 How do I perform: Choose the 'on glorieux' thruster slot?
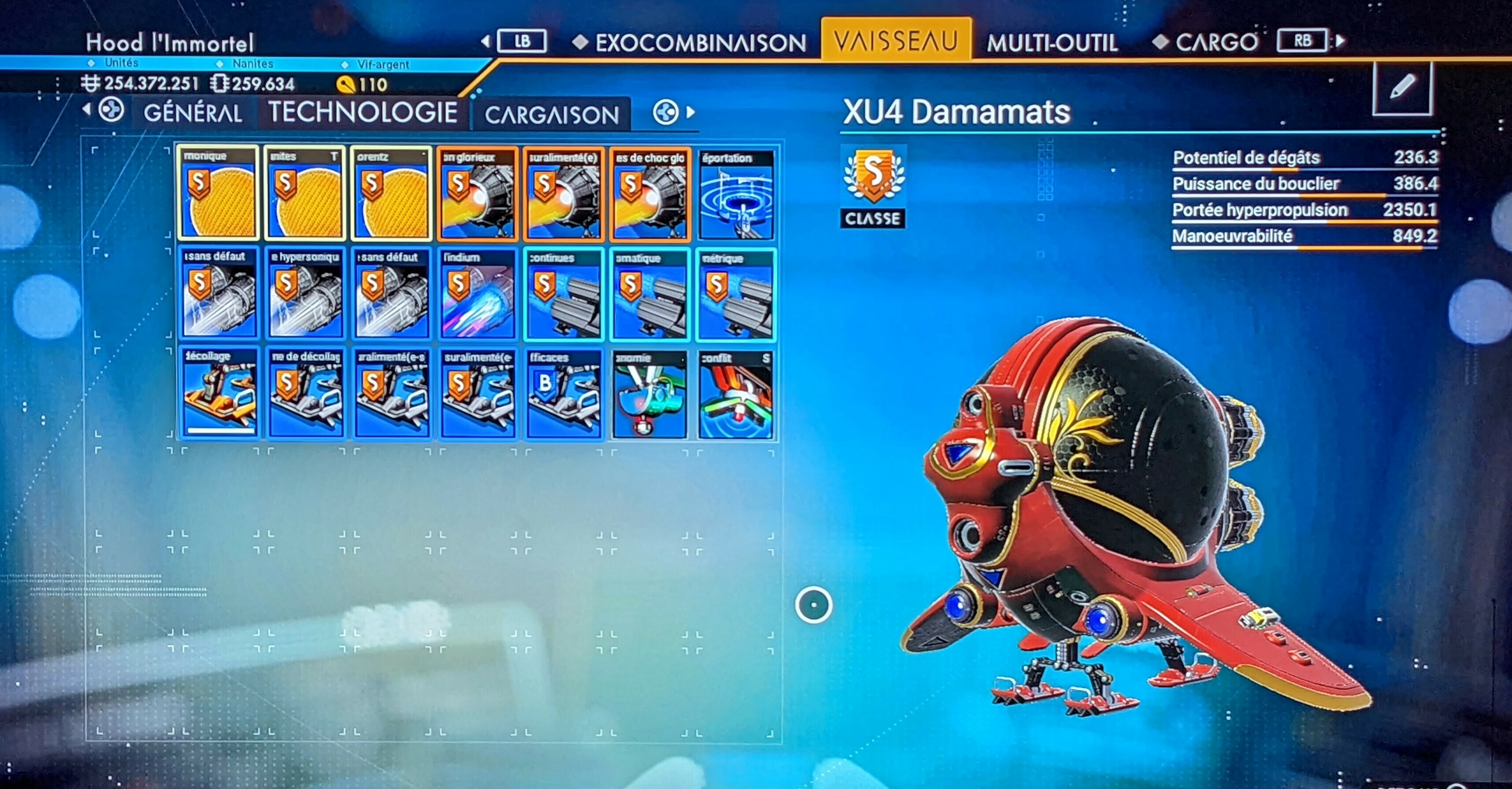[478, 195]
